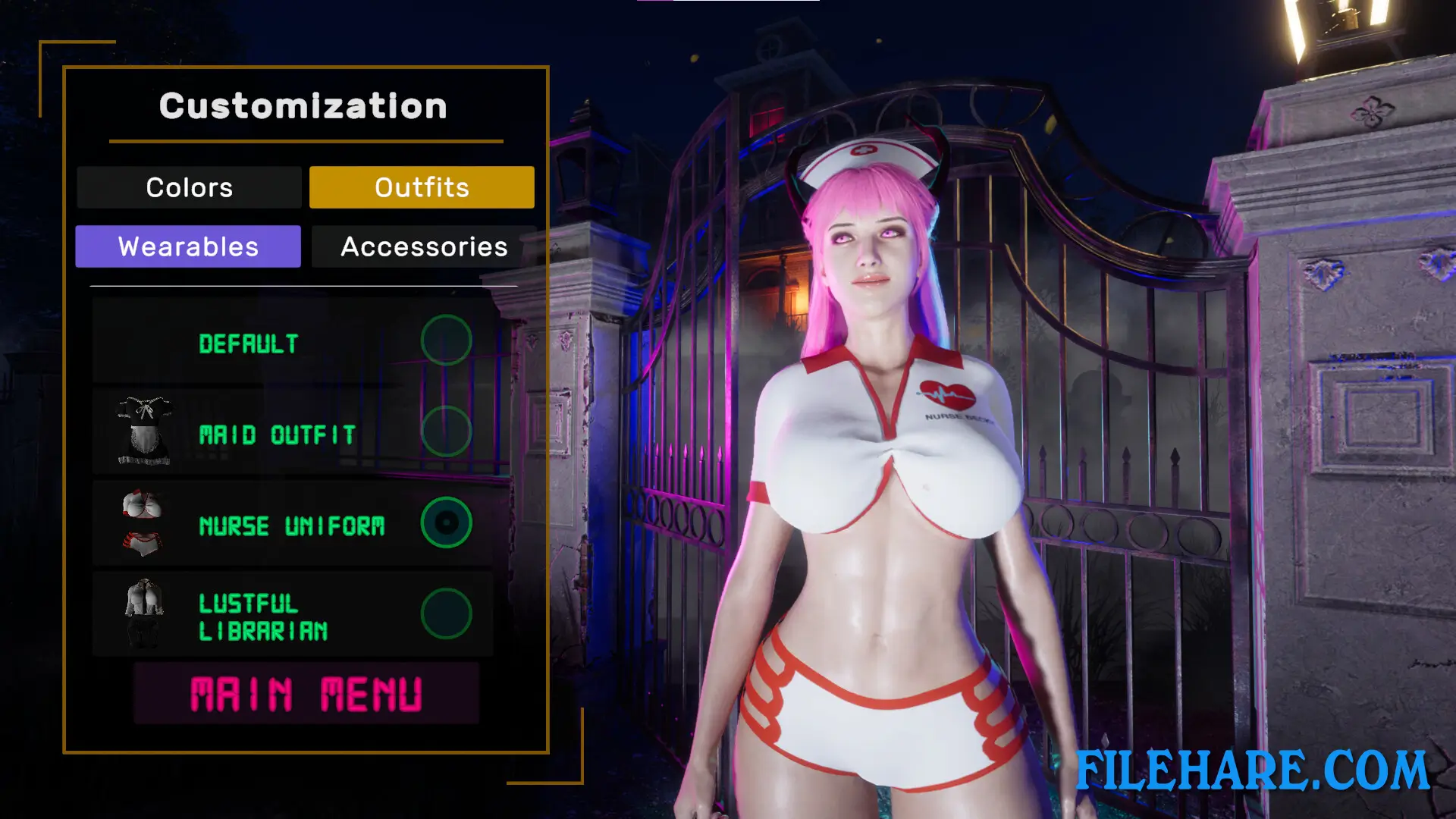This screenshot has width=1456, height=819.
Task: Click the Nurse Uniform label text
Action: tap(292, 525)
